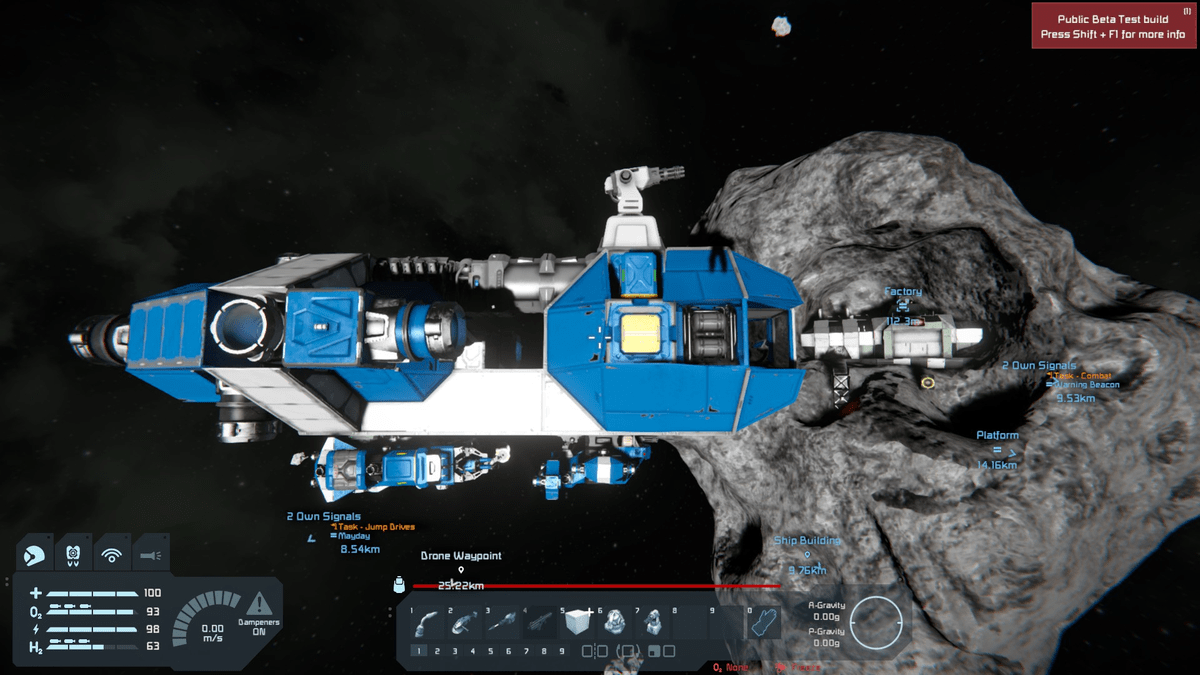Image resolution: width=1200 pixels, height=675 pixels.
Task: Choose the turret block in hotbar slot 7
Action: click(652, 623)
